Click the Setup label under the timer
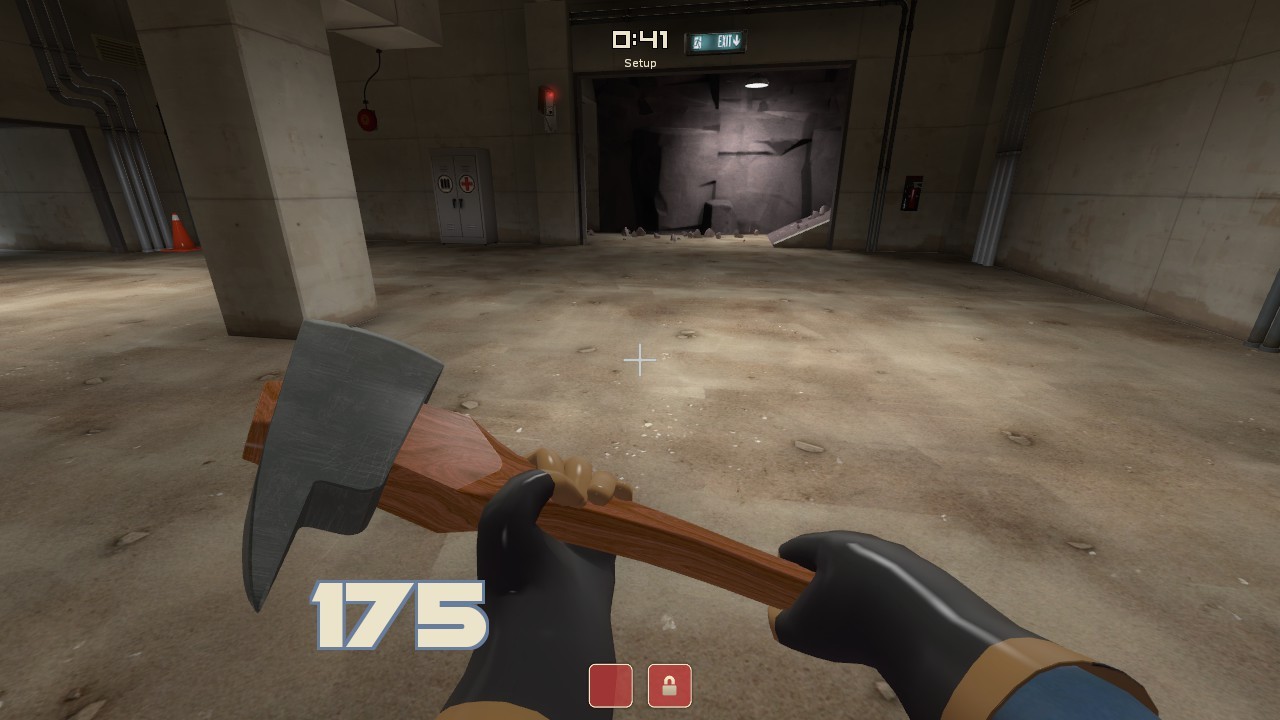Screen dimensions: 1280x720 coord(639,62)
